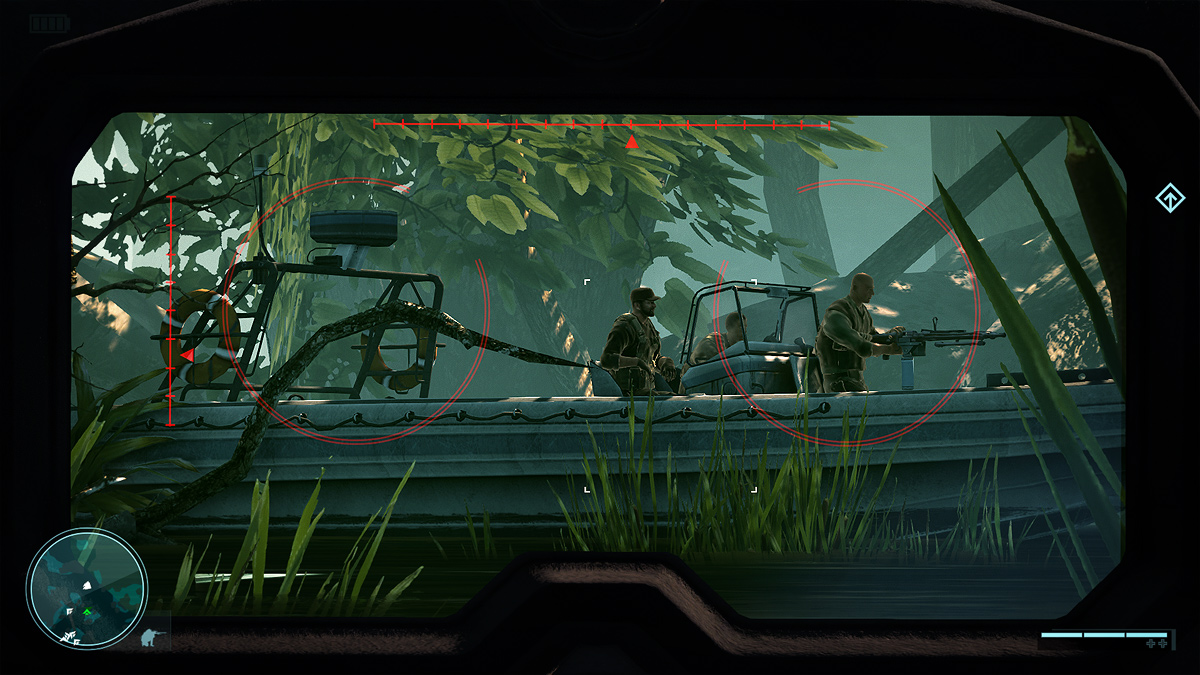Click the green player arrow on the minimap
1200x675 pixels.
point(87,611)
